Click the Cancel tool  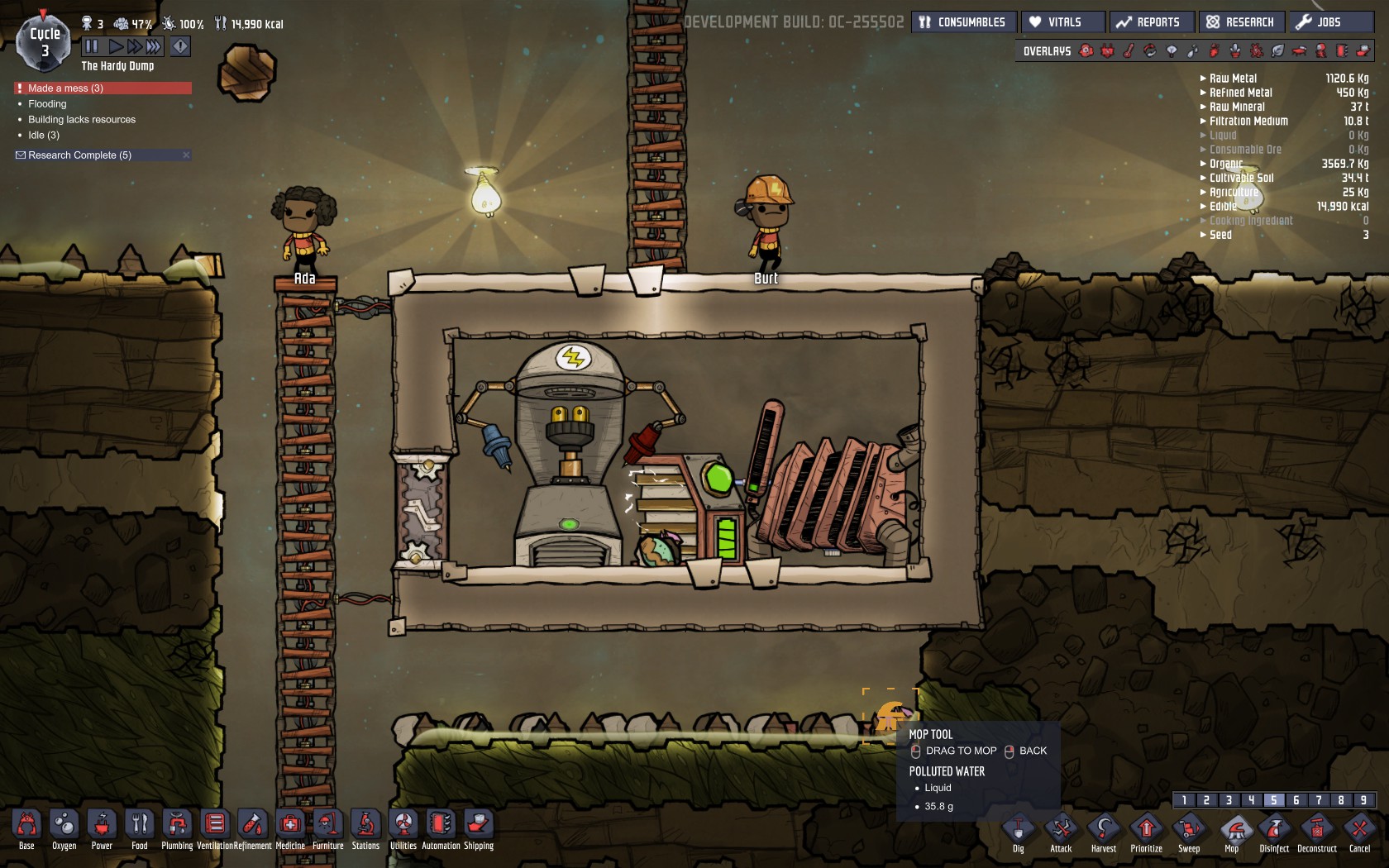coord(1359,830)
